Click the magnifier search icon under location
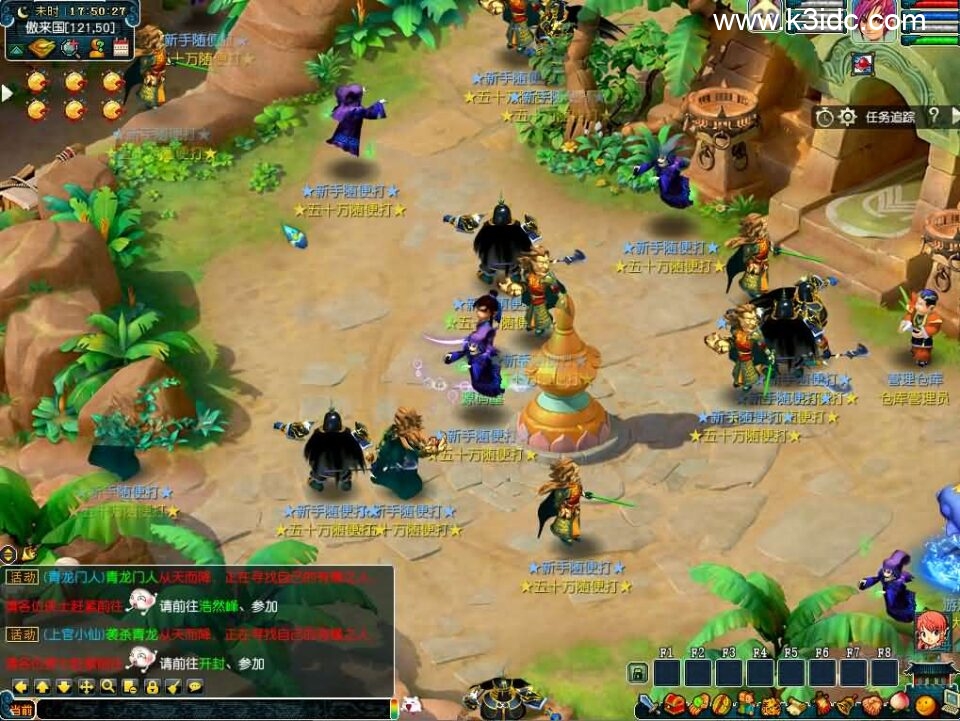The height and width of the screenshot is (721, 960). [70, 47]
